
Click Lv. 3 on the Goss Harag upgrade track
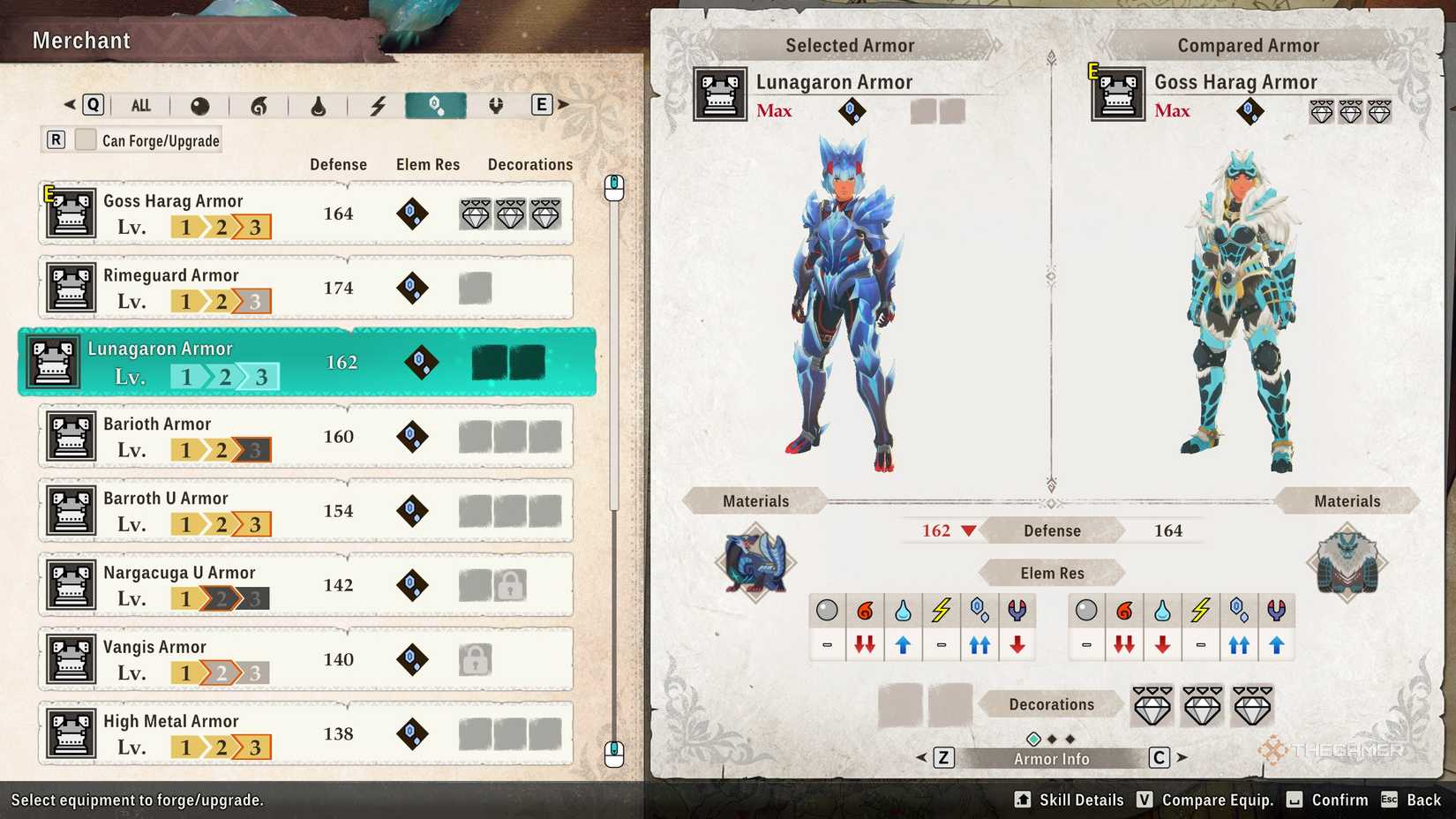coord(256,227)
